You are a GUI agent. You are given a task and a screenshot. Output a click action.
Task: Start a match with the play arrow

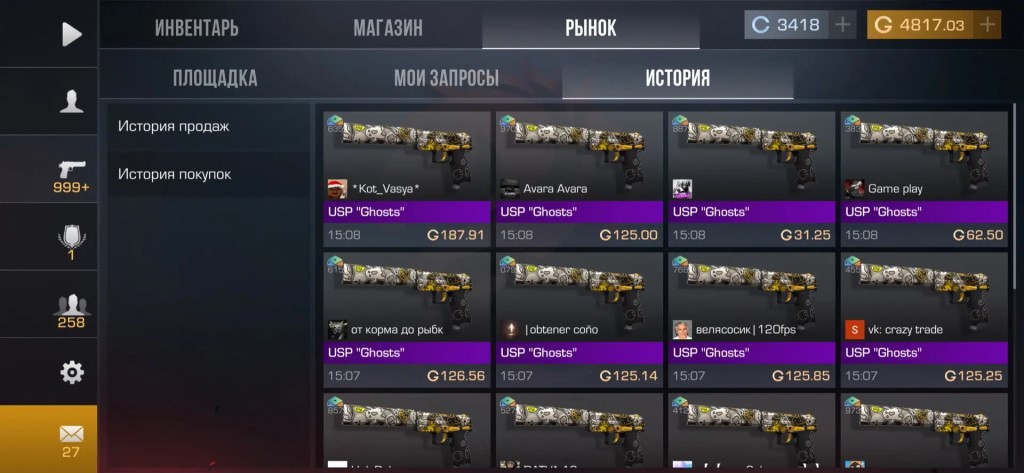coord(71,34)
